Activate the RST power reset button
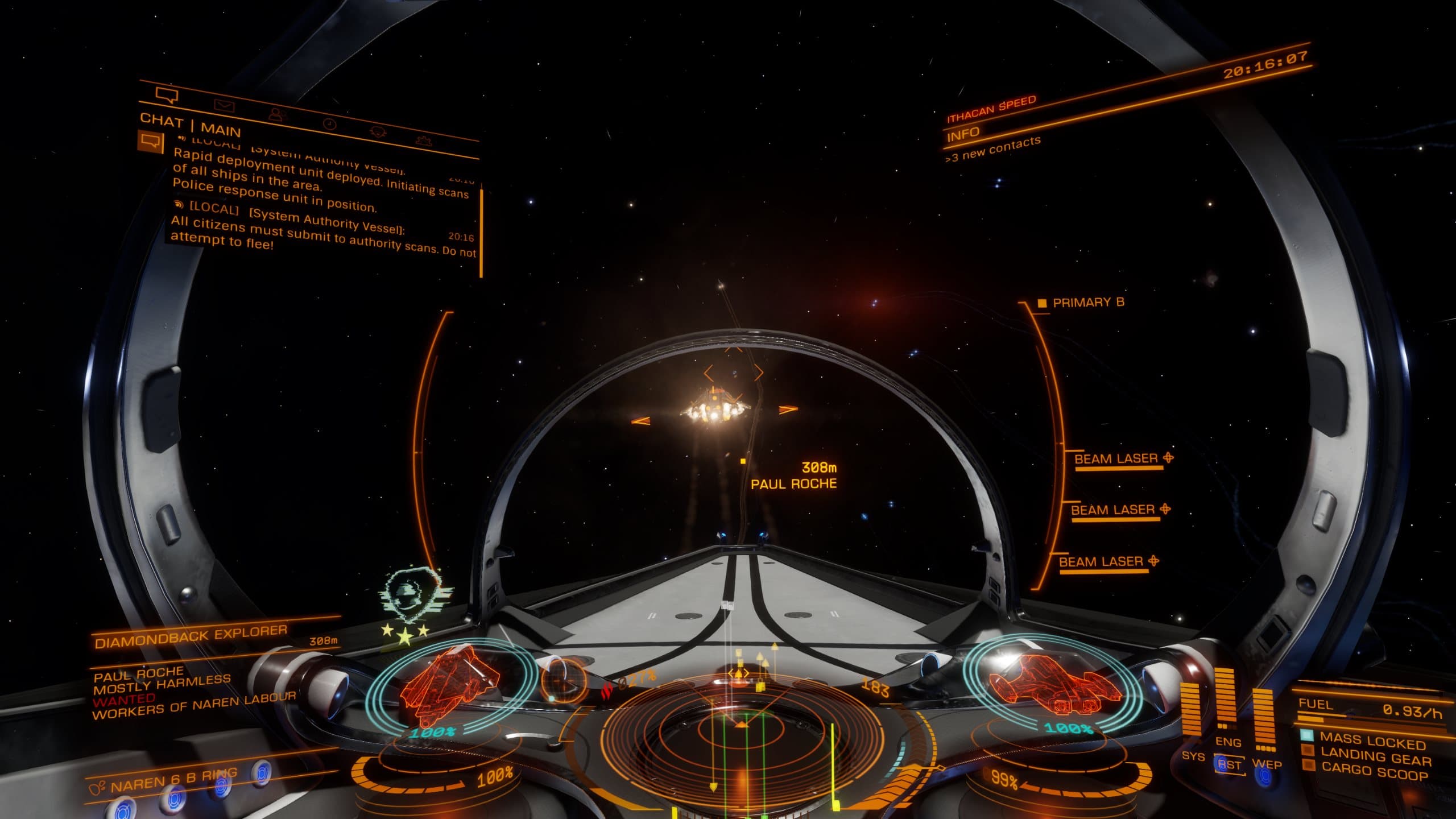 (1229, 765)
